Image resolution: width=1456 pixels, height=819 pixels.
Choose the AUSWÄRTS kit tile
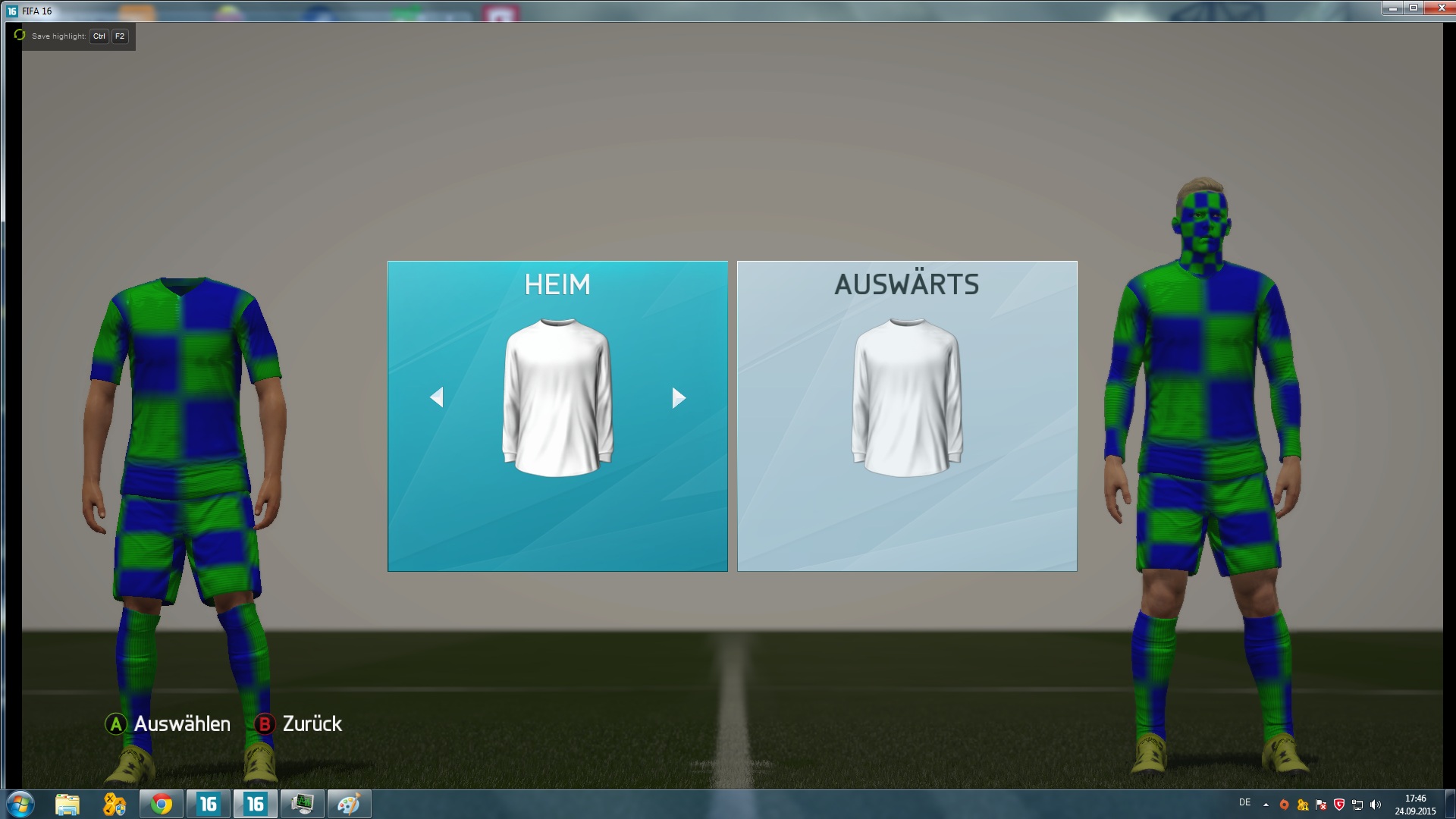click(906, 416)
